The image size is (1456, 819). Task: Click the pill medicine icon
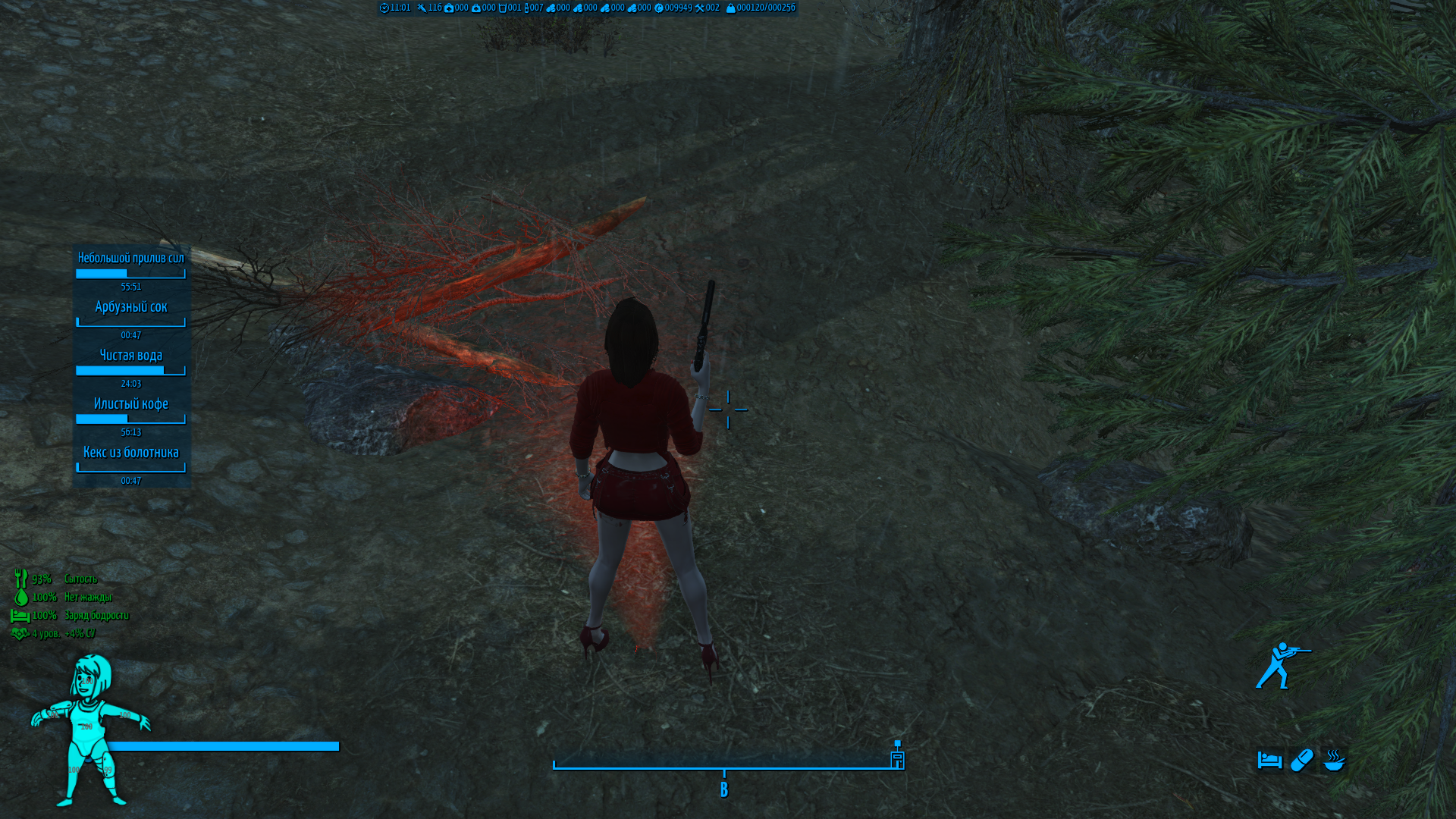(1301, 760)
